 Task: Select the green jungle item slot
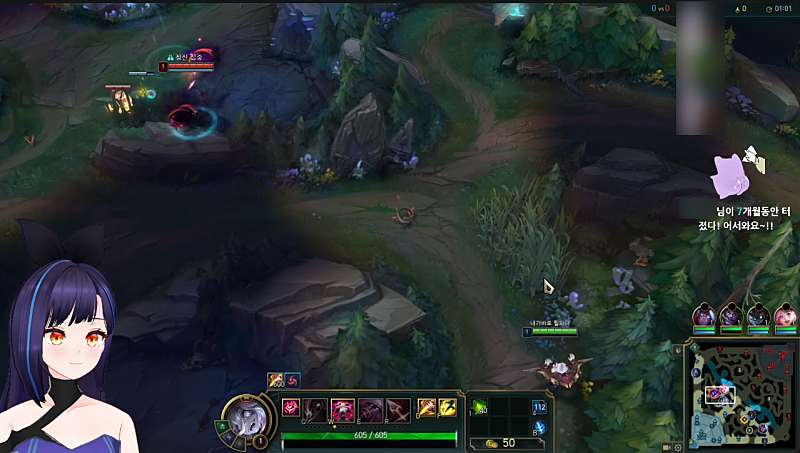[480, 407]
